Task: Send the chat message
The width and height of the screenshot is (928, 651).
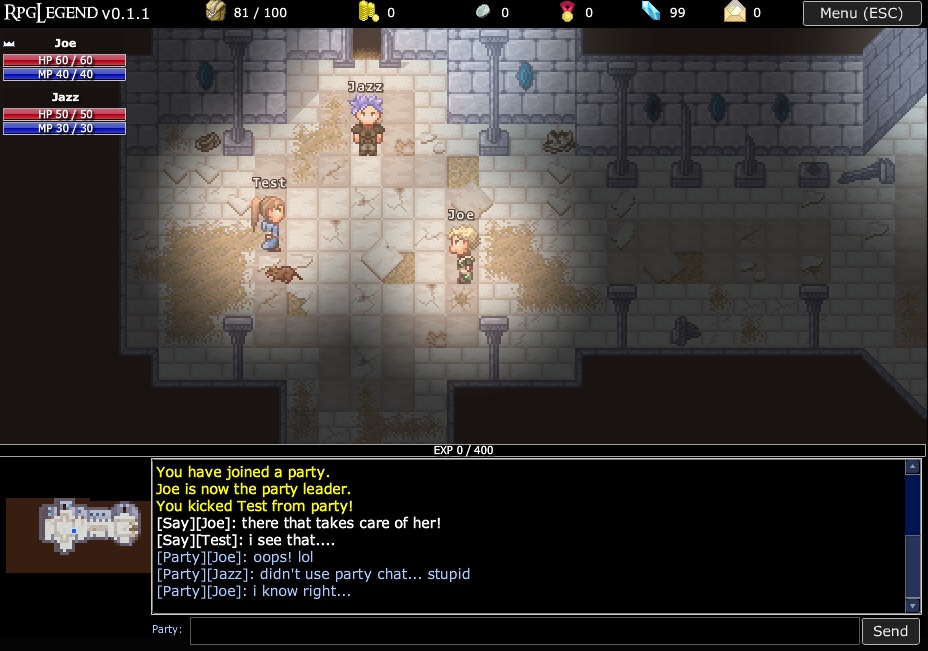Action: tap(890, 630)
